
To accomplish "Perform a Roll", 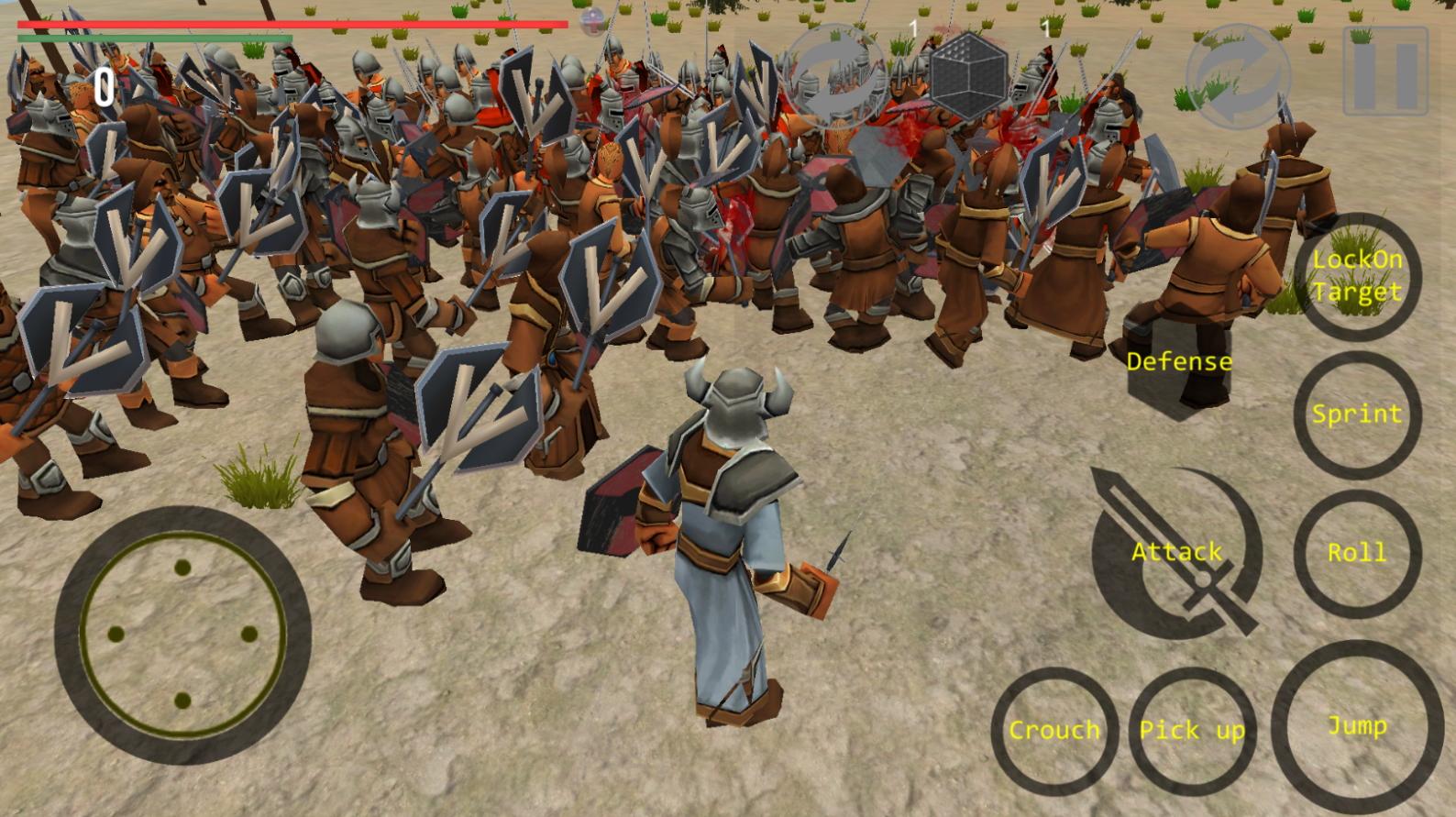I will [x=1360, y=553].
